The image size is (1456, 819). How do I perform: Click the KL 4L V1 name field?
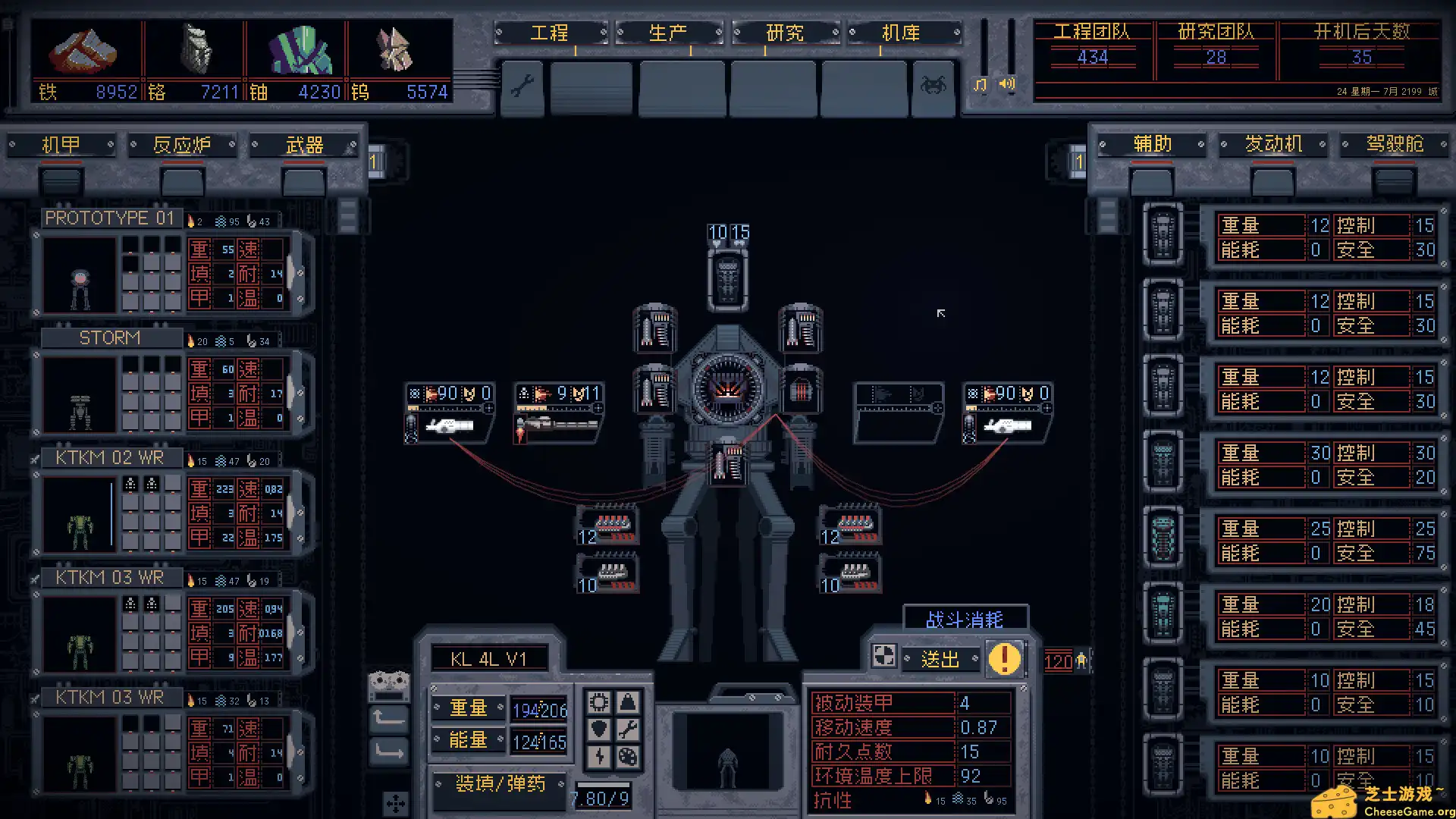tap(489, 658)
